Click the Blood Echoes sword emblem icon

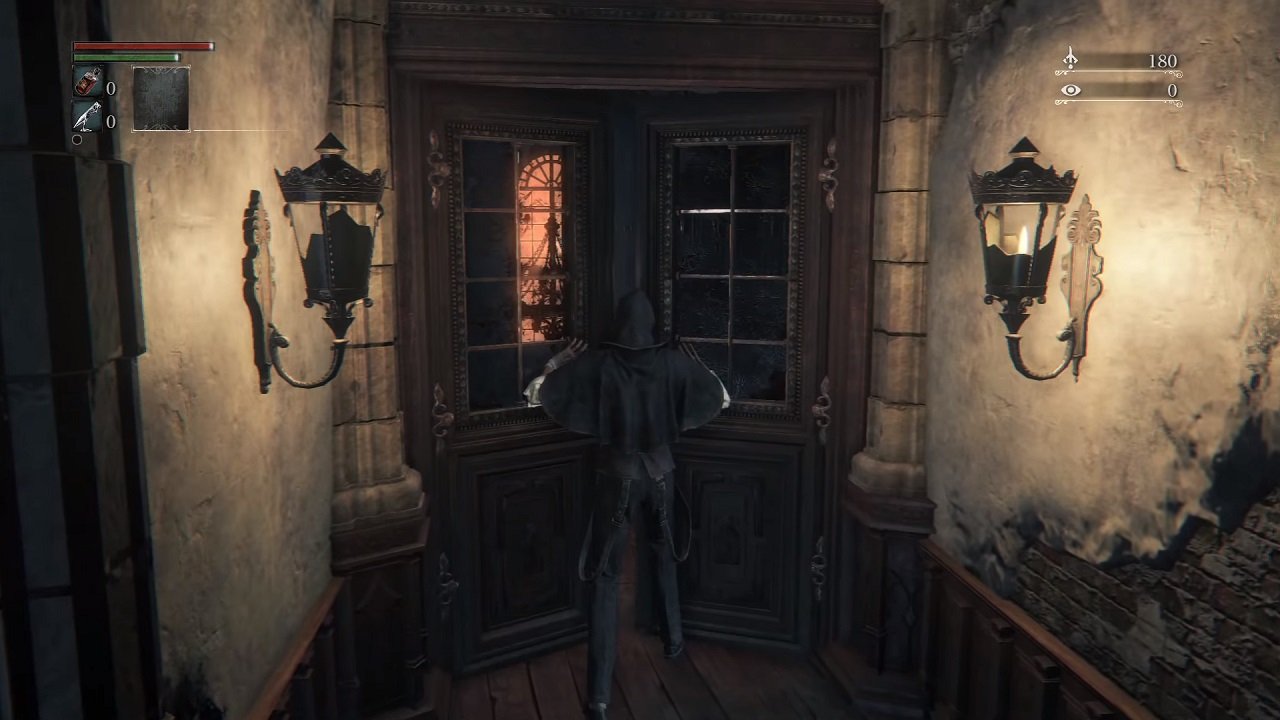click(1071, 60)
